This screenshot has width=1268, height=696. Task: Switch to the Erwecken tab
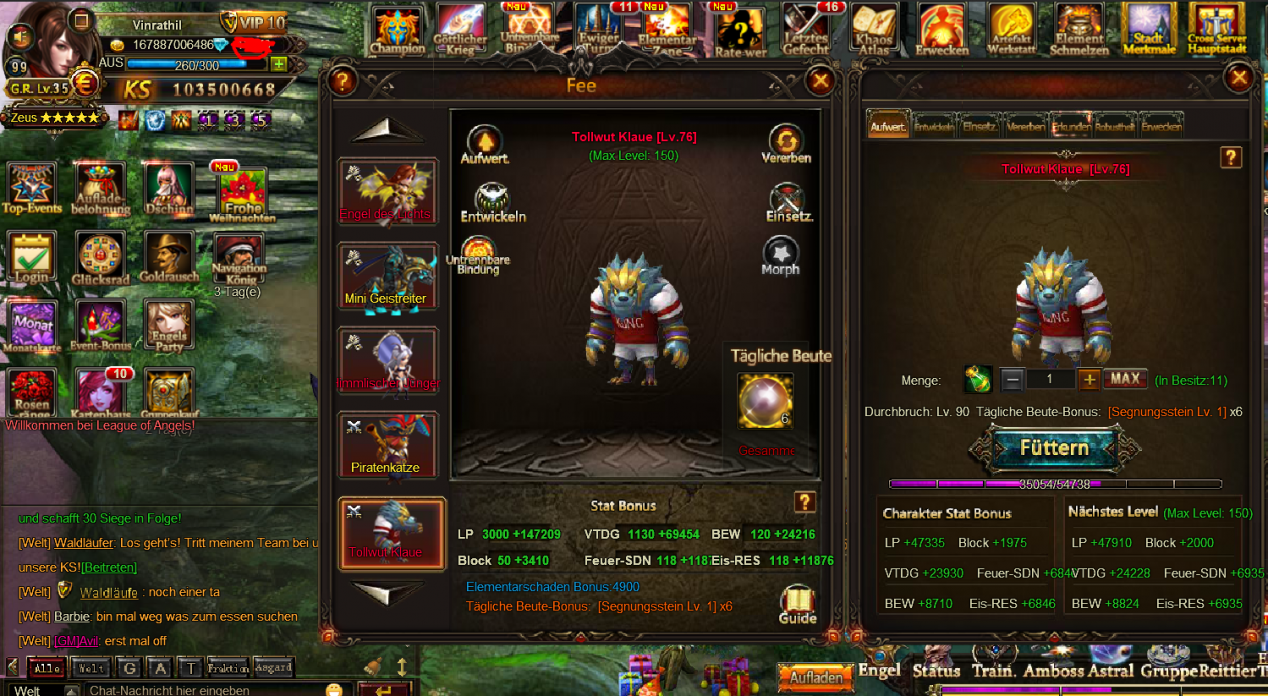click(1161, 126)
